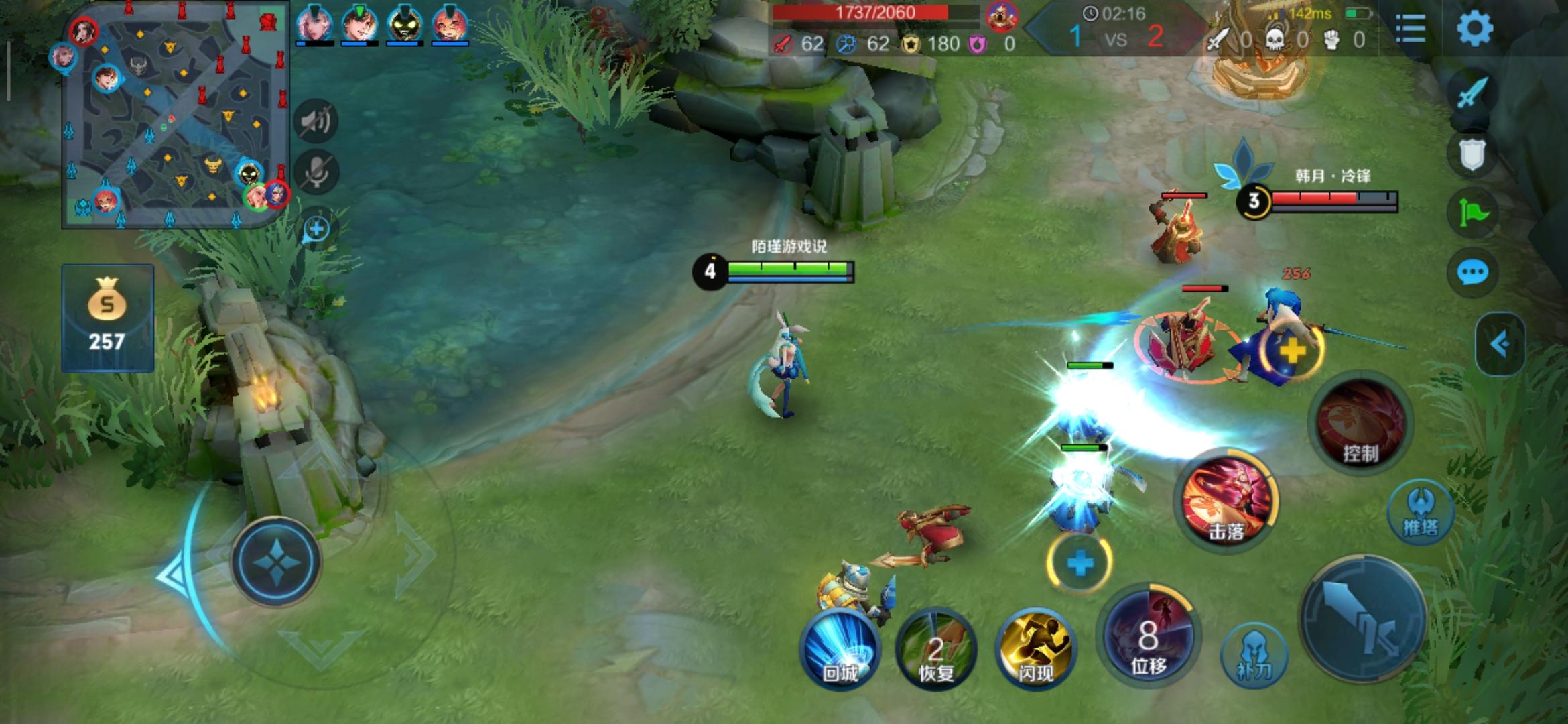
Task: Cast the 闪现 flash spell
Action: [1035, 649]
